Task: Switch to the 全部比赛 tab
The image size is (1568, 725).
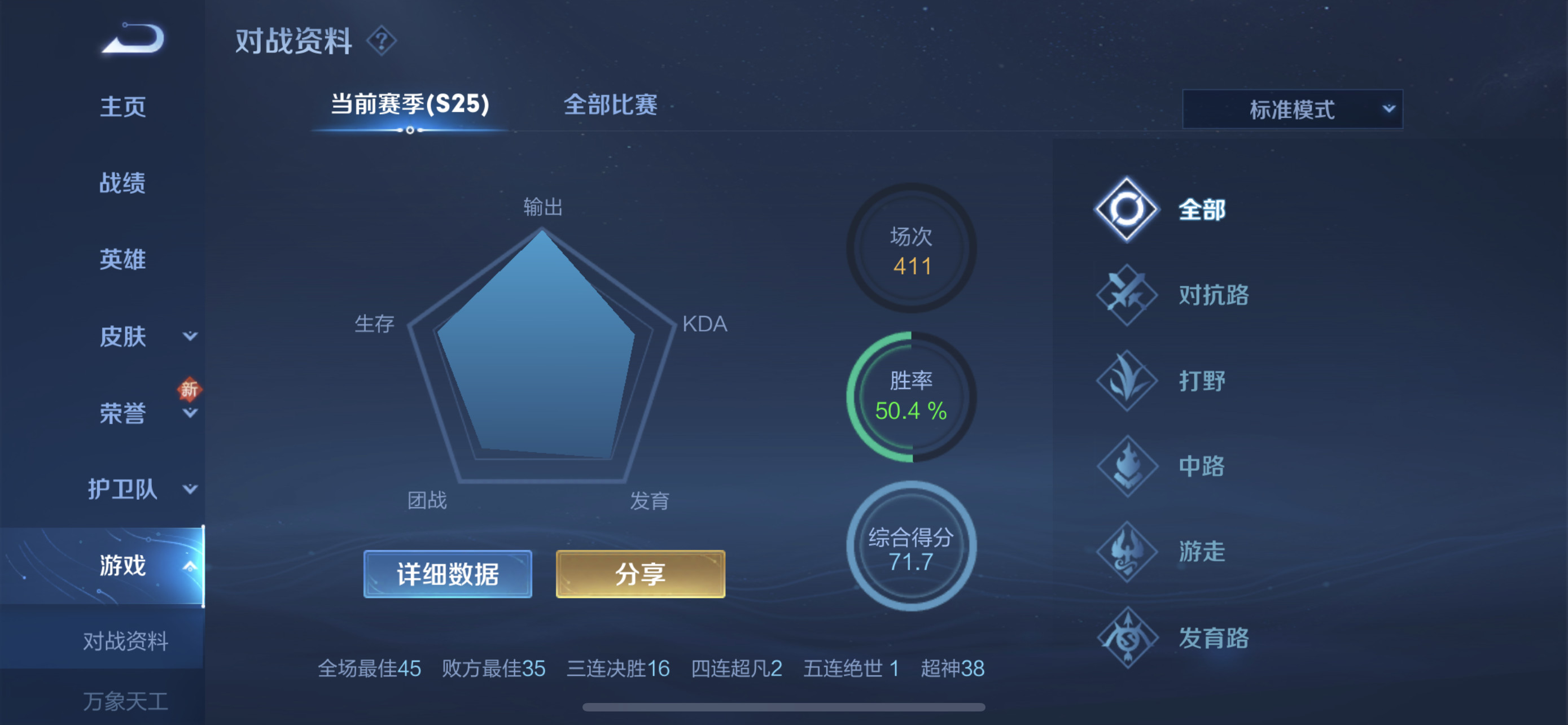Action: pyautogui.click(x=611, y=104)
